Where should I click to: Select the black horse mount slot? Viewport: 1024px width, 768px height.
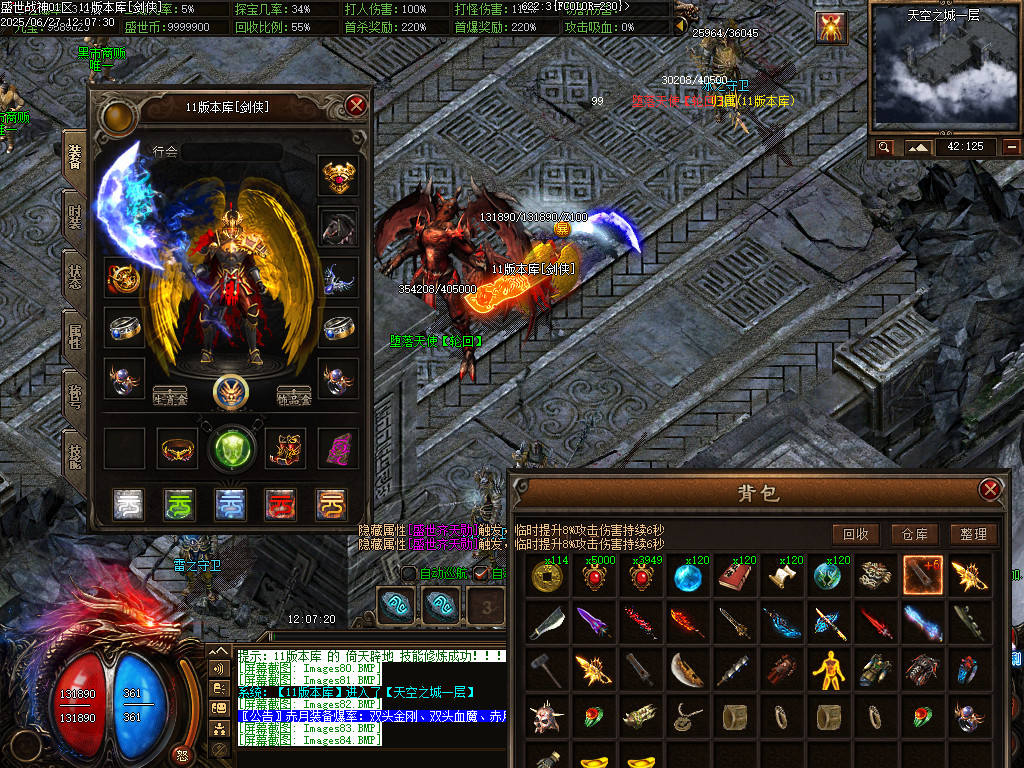pos(339,227)
